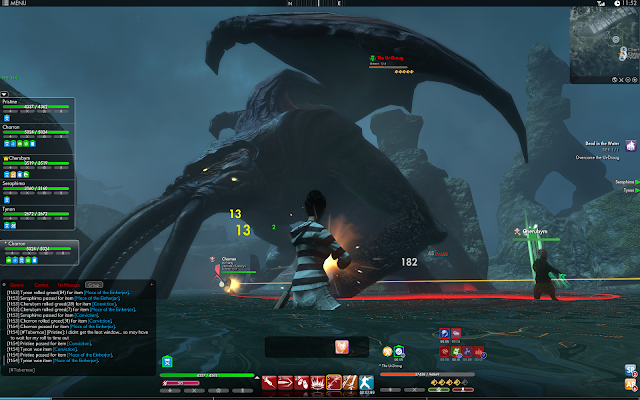Collapse the team window arrow

pyautogui.click(x=4, y=93)
